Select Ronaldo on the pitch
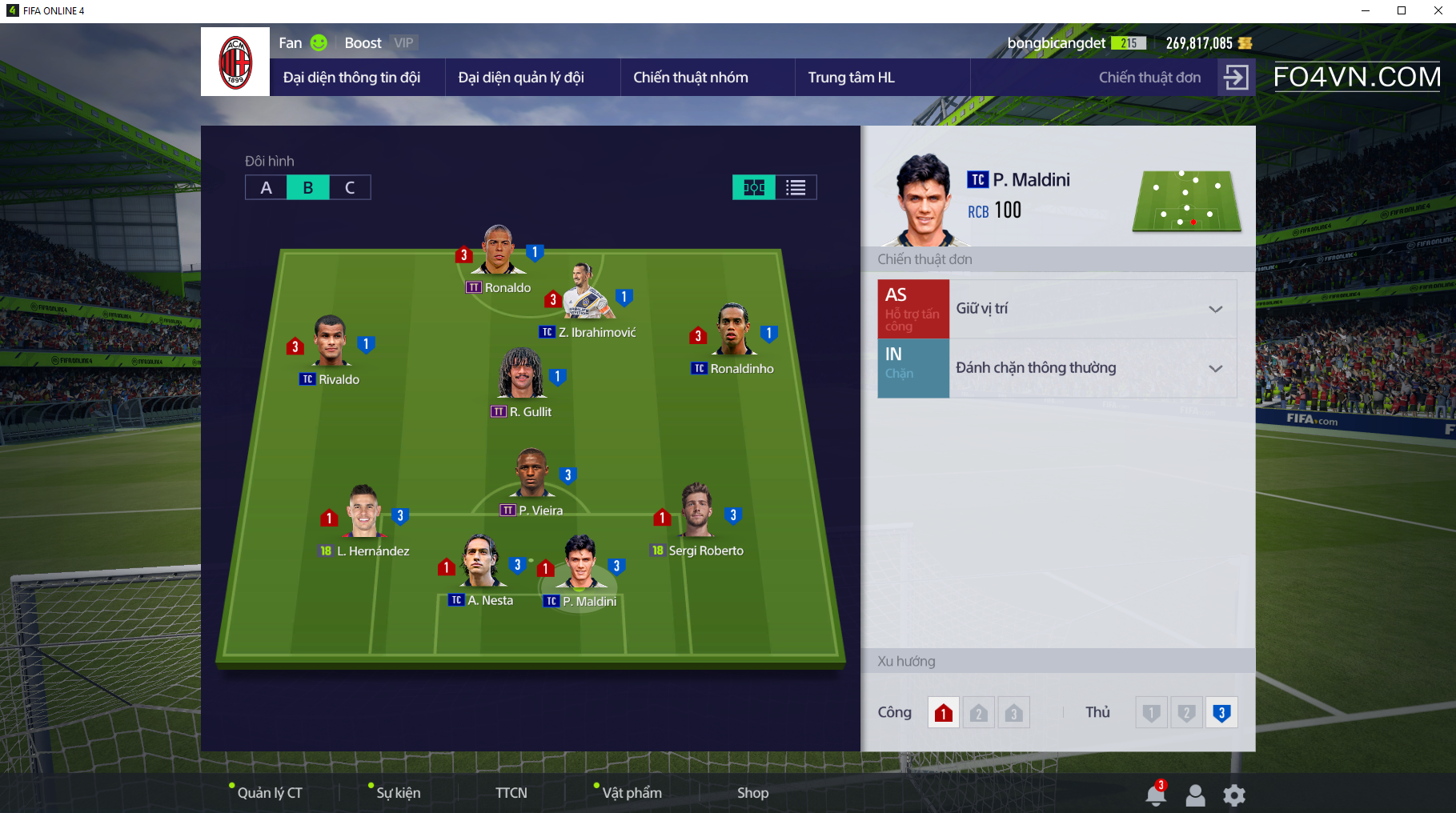 click(499, 252)
